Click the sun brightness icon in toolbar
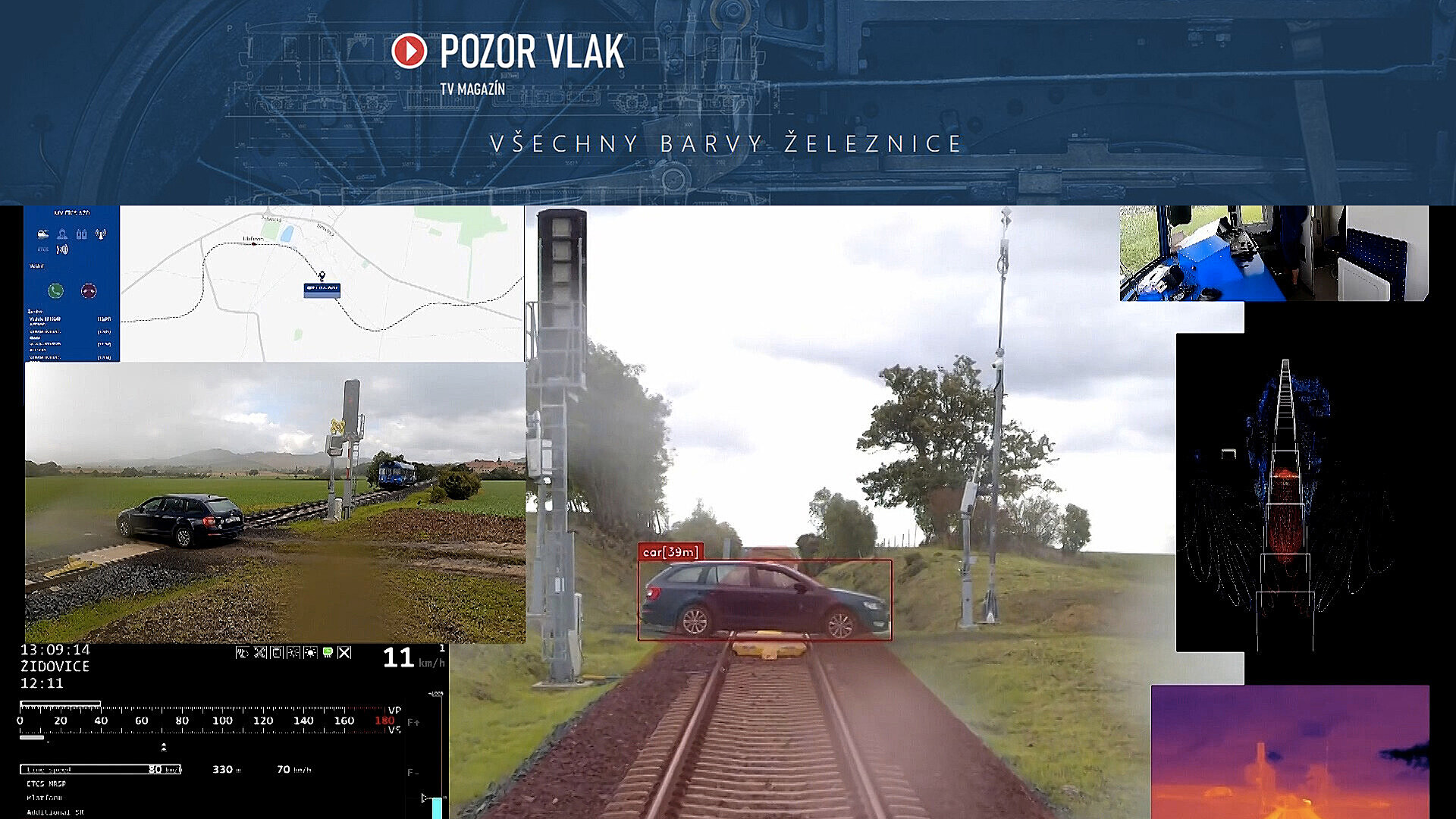This screenshot has height=819, width=1456. 310,652
